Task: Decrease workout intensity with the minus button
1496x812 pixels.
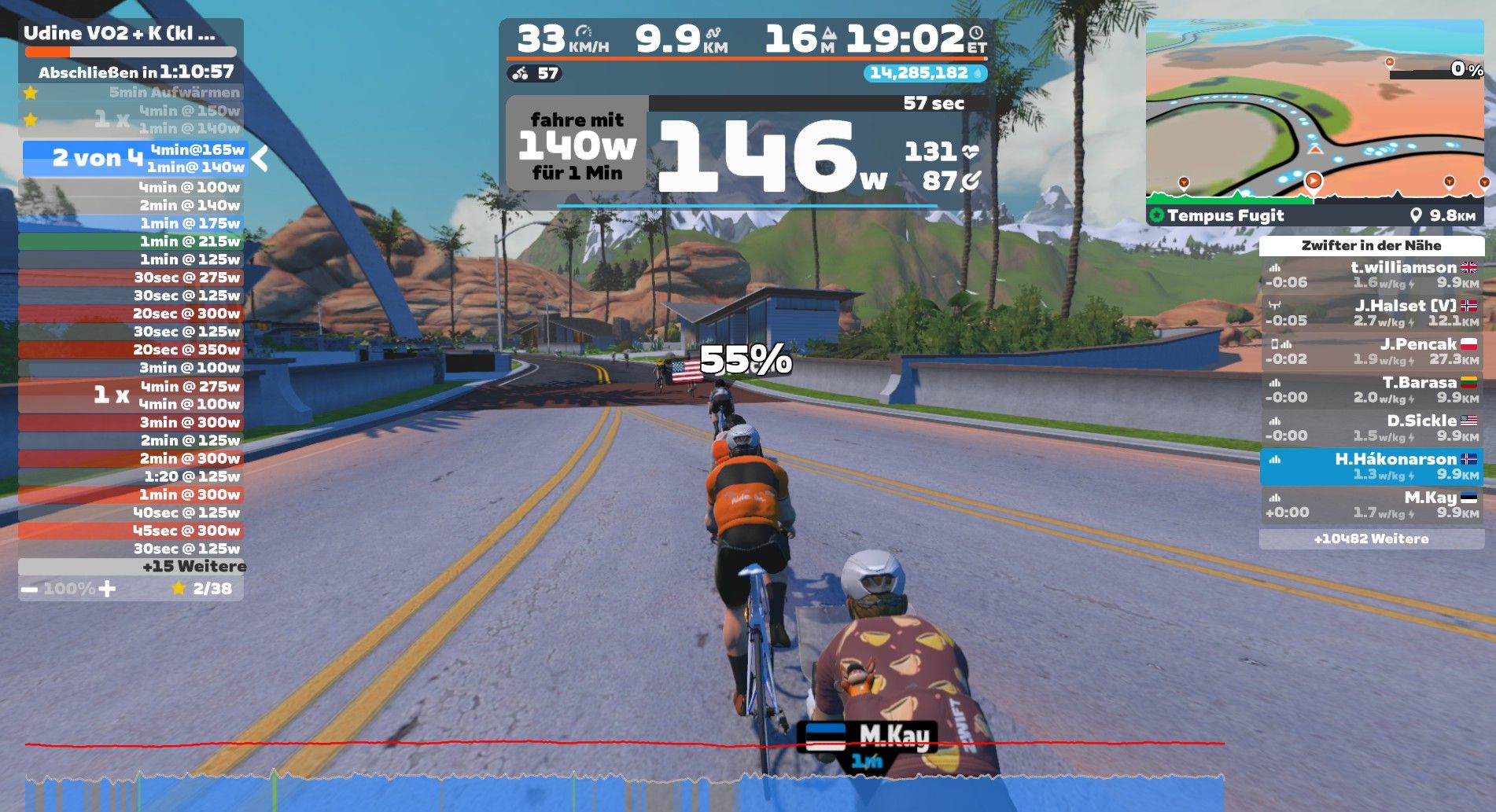Action: pyautogui.click(x=30, y=589)
